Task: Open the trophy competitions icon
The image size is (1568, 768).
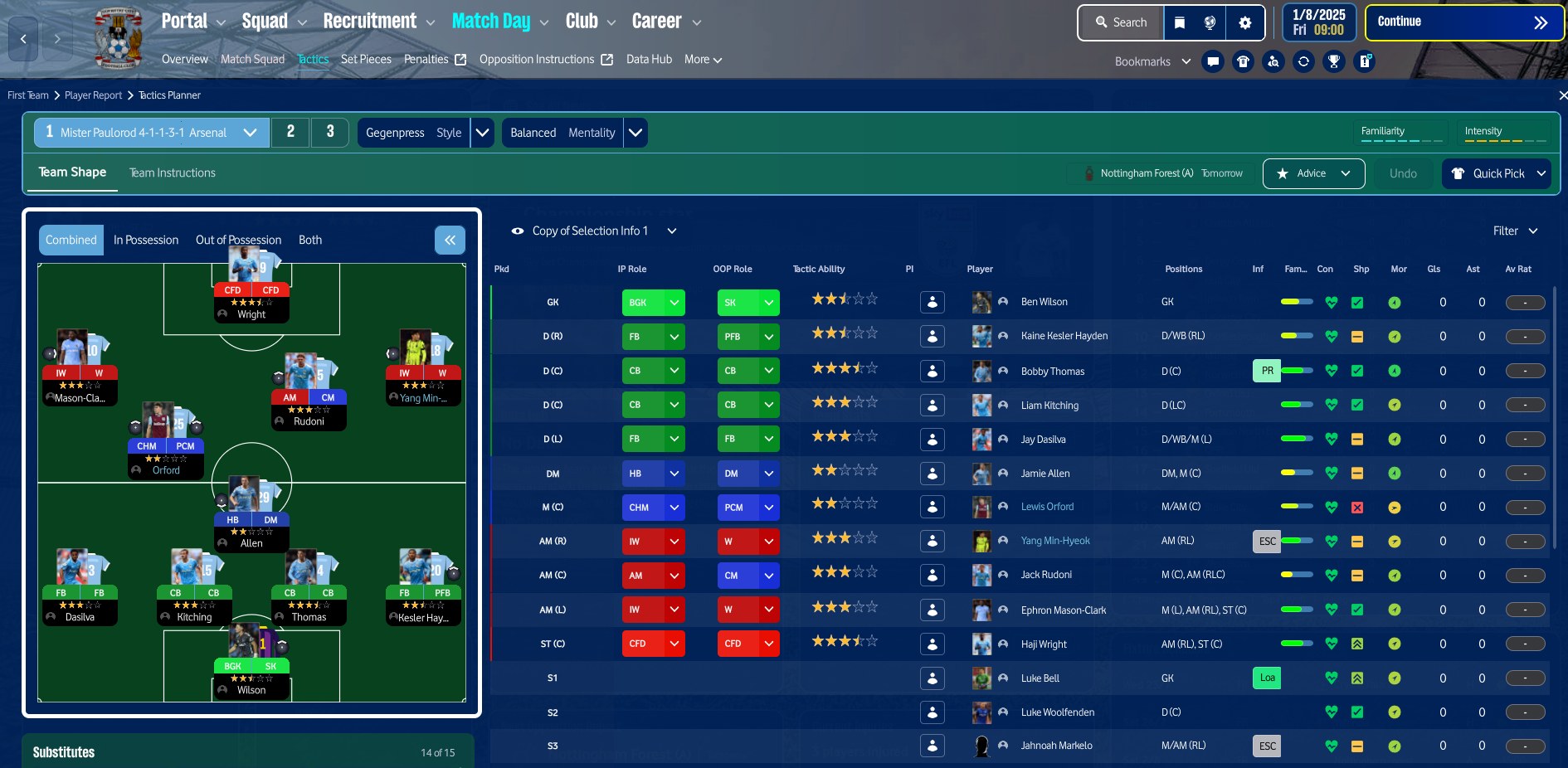Action: point(1333,61)
